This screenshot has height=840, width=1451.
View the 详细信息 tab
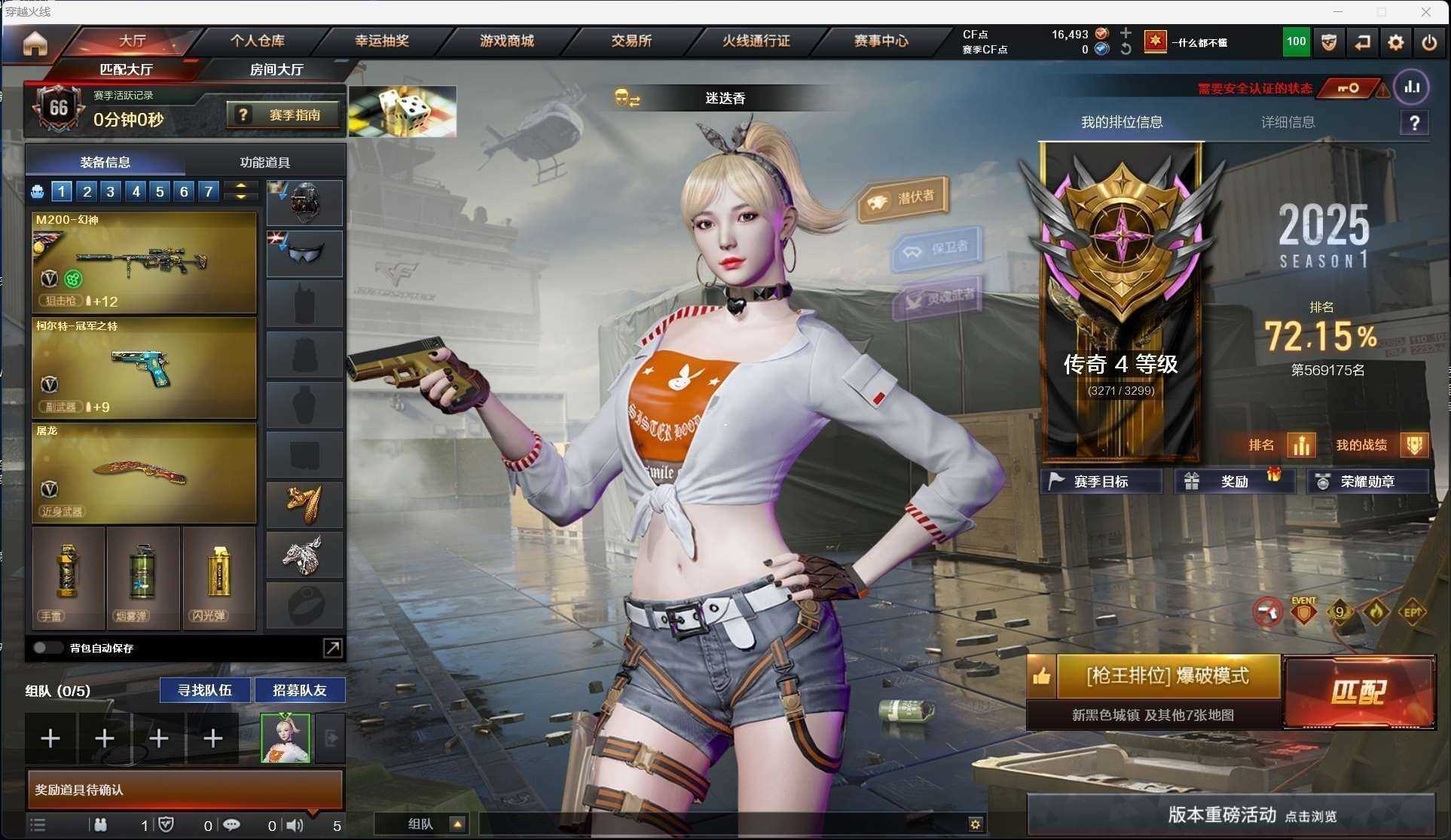(1288, 122)
